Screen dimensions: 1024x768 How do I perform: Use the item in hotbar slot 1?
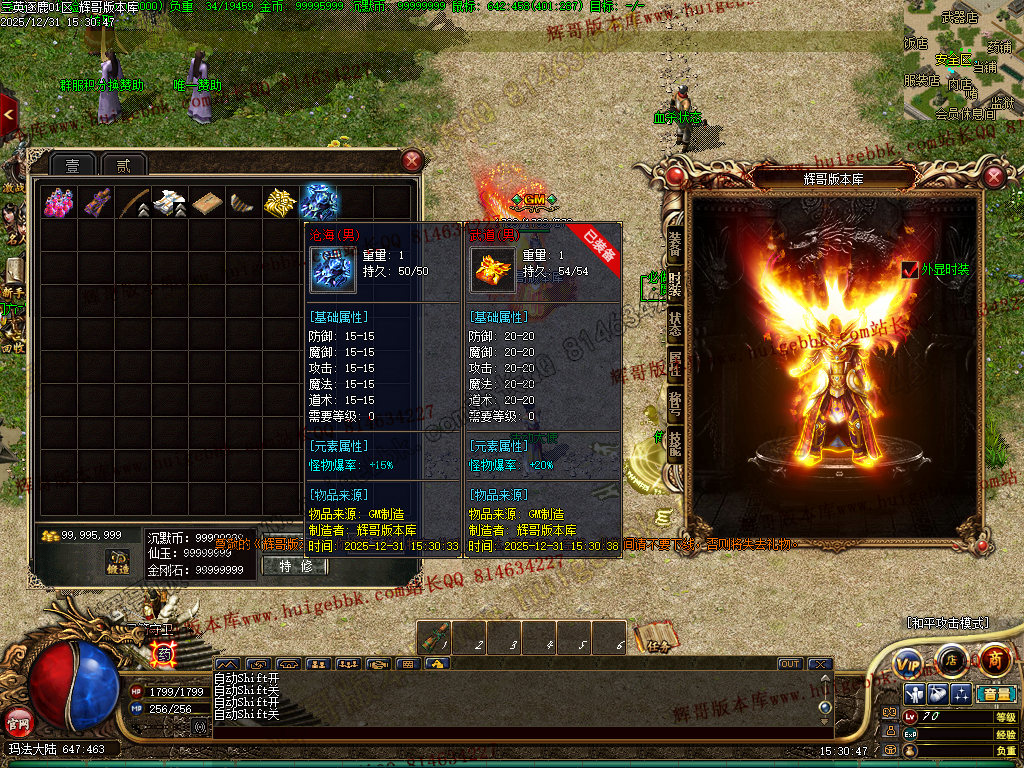(434, 638)
